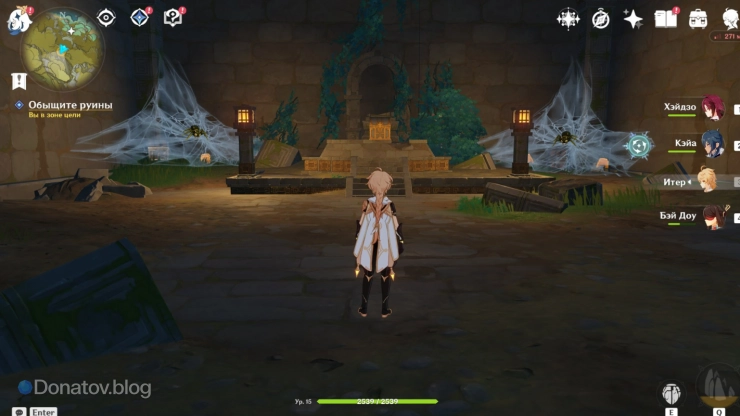Toggle the eye icon (Elemental Sight)
Image resolution: width=740 pixels, height=416 pixels.
107,17
